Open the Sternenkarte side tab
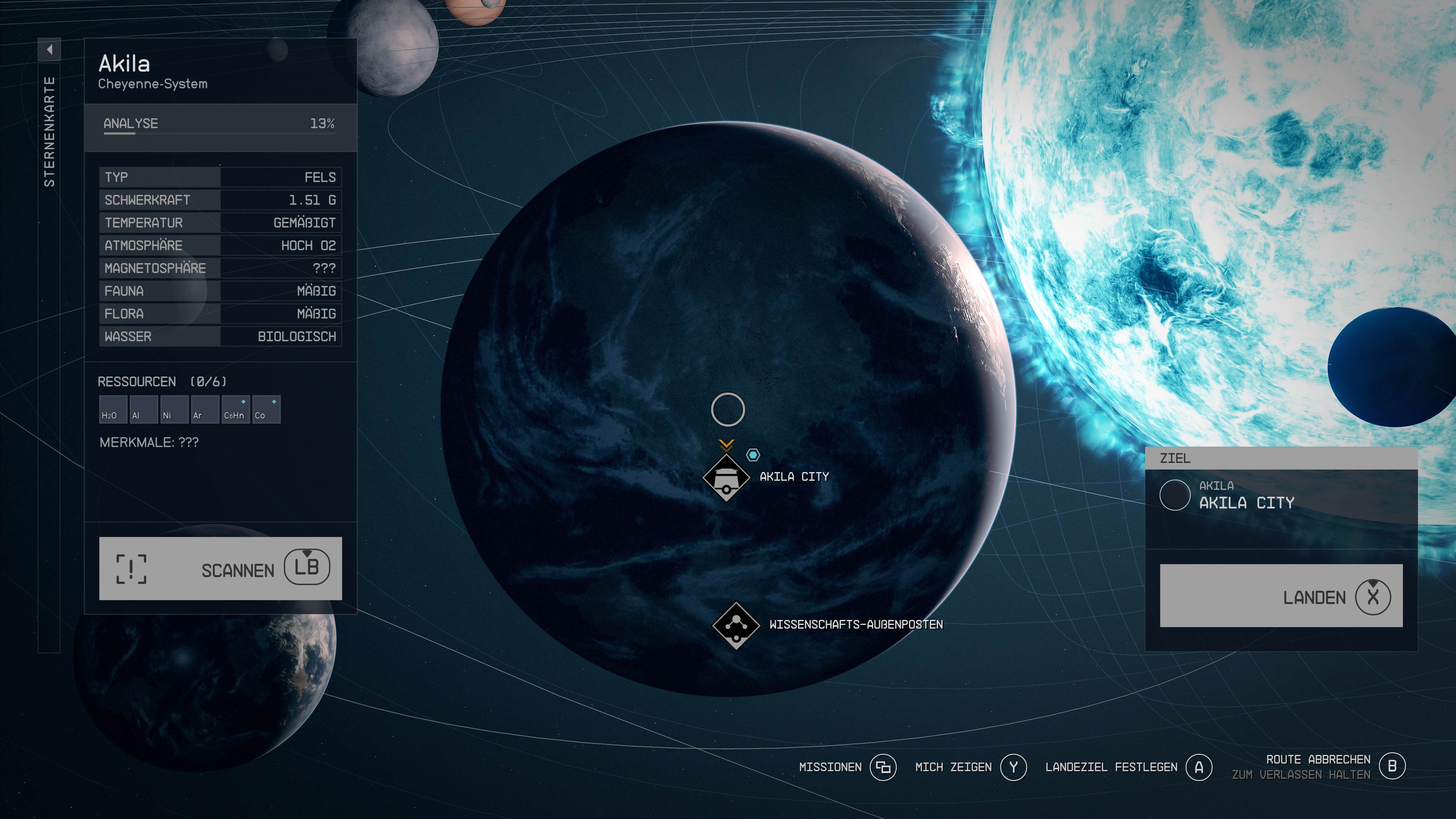 tap(49, 131)
